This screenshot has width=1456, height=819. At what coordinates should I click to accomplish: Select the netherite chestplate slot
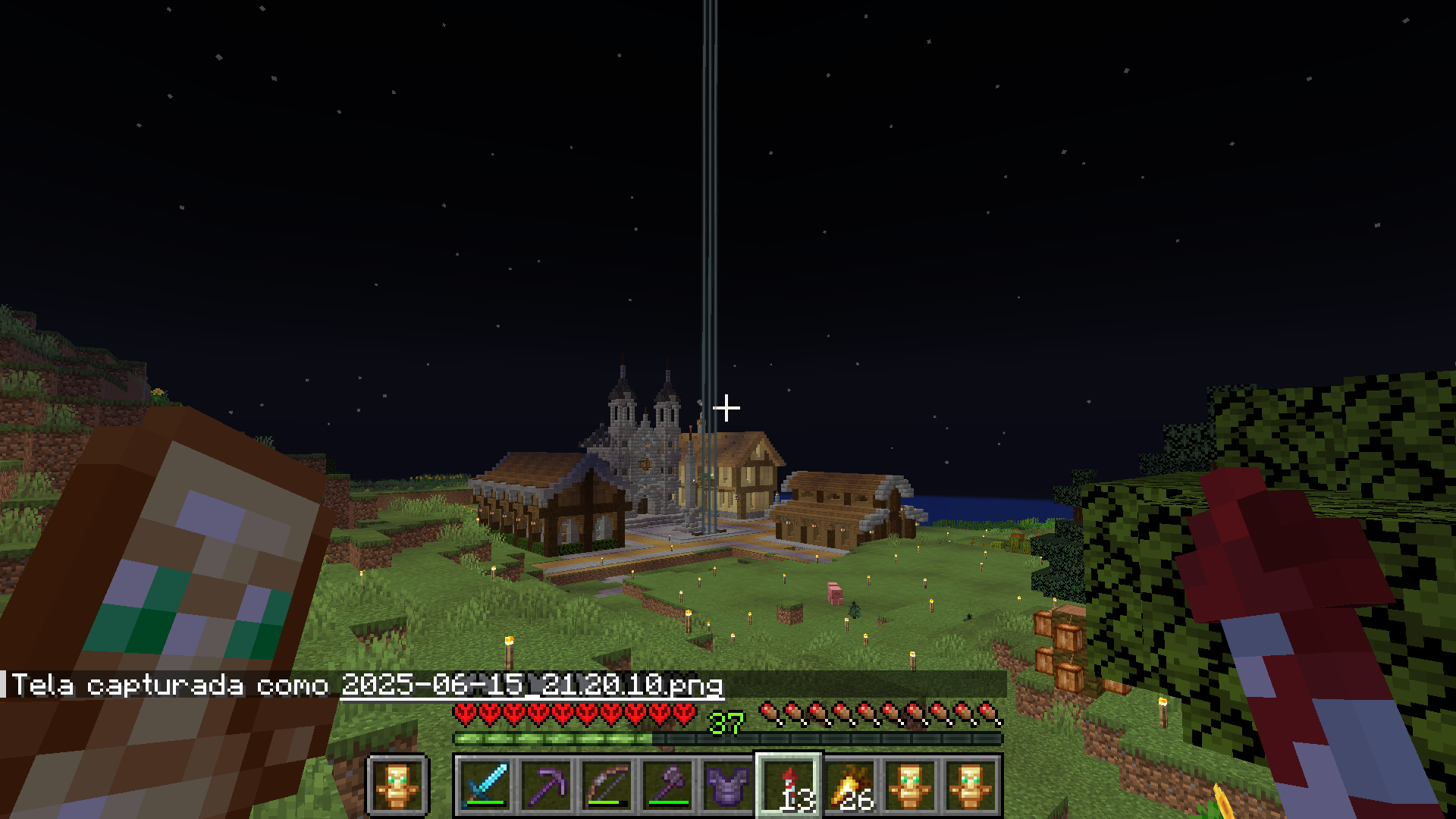728,785
